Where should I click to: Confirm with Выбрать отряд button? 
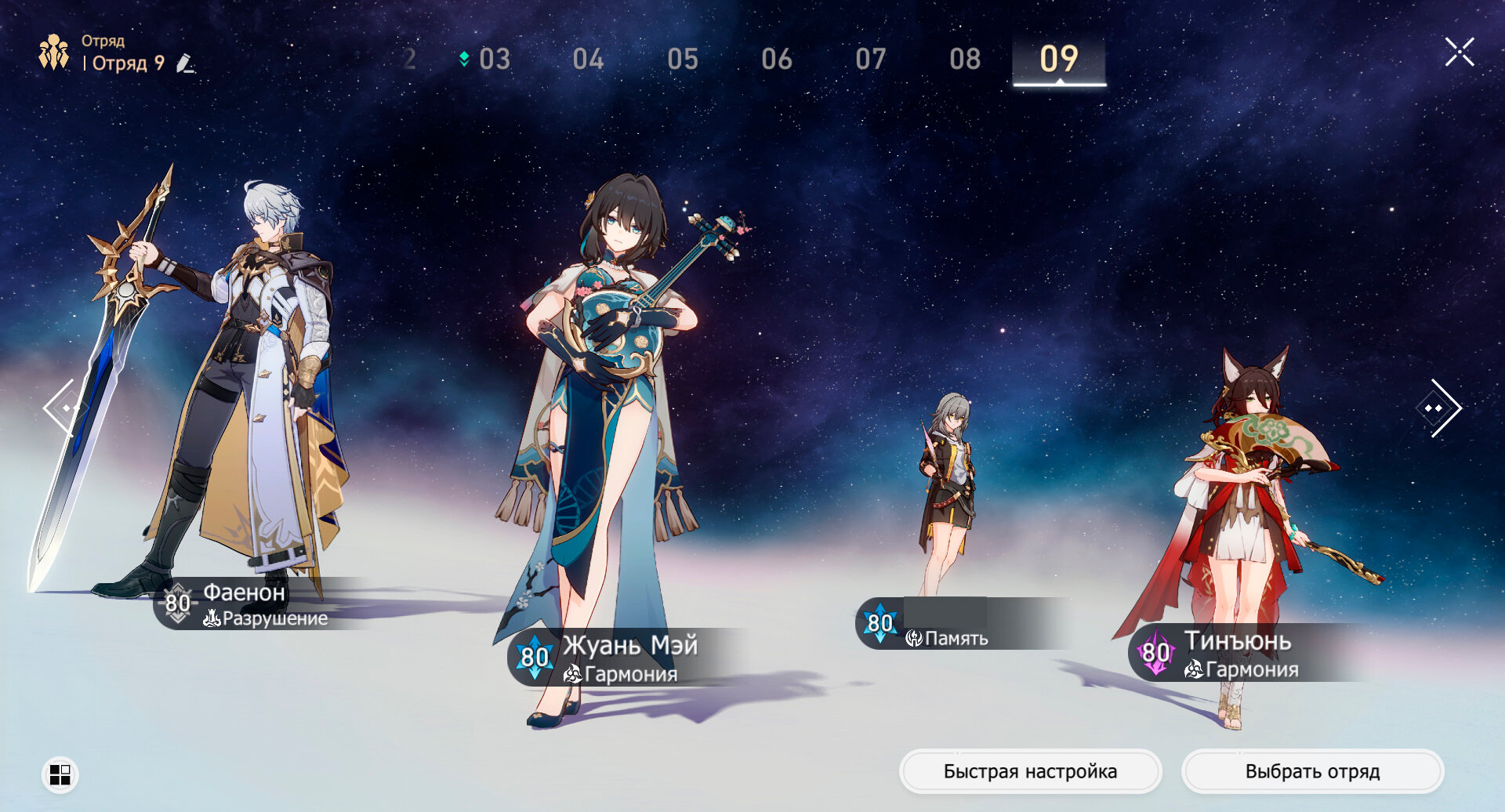click(1312, 772)
